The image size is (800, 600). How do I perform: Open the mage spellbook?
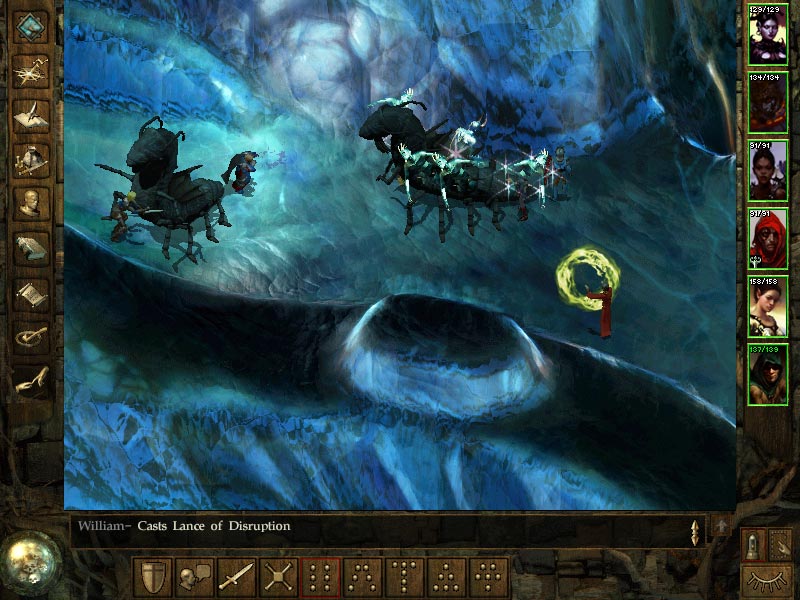tap(32, 248)
